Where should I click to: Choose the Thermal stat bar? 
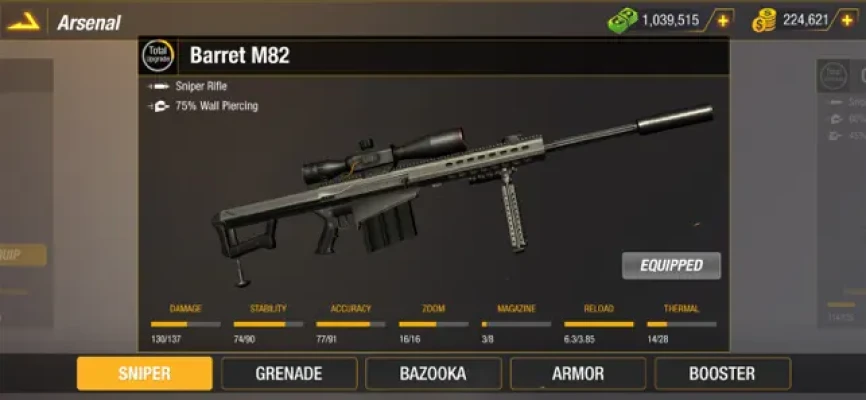681,324
